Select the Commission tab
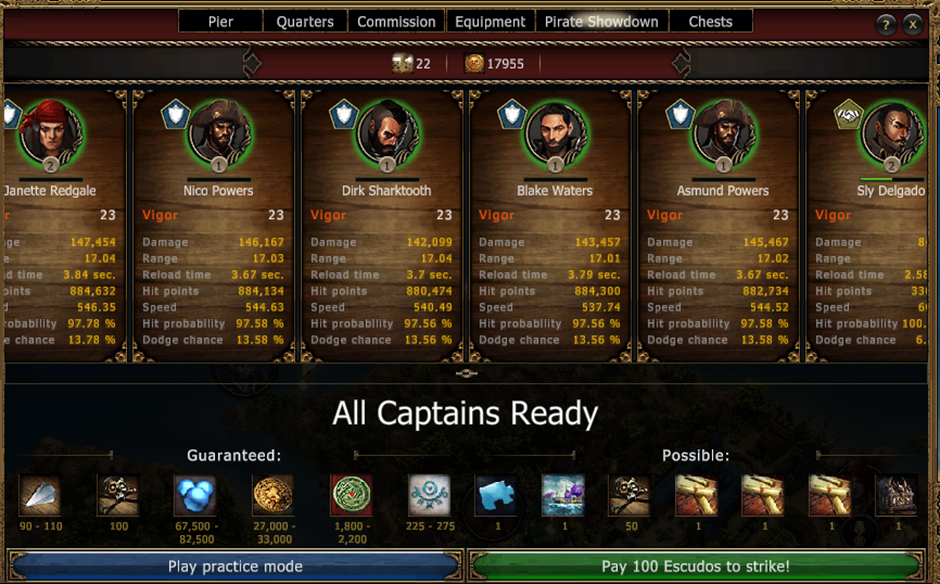 coord(396,21)
